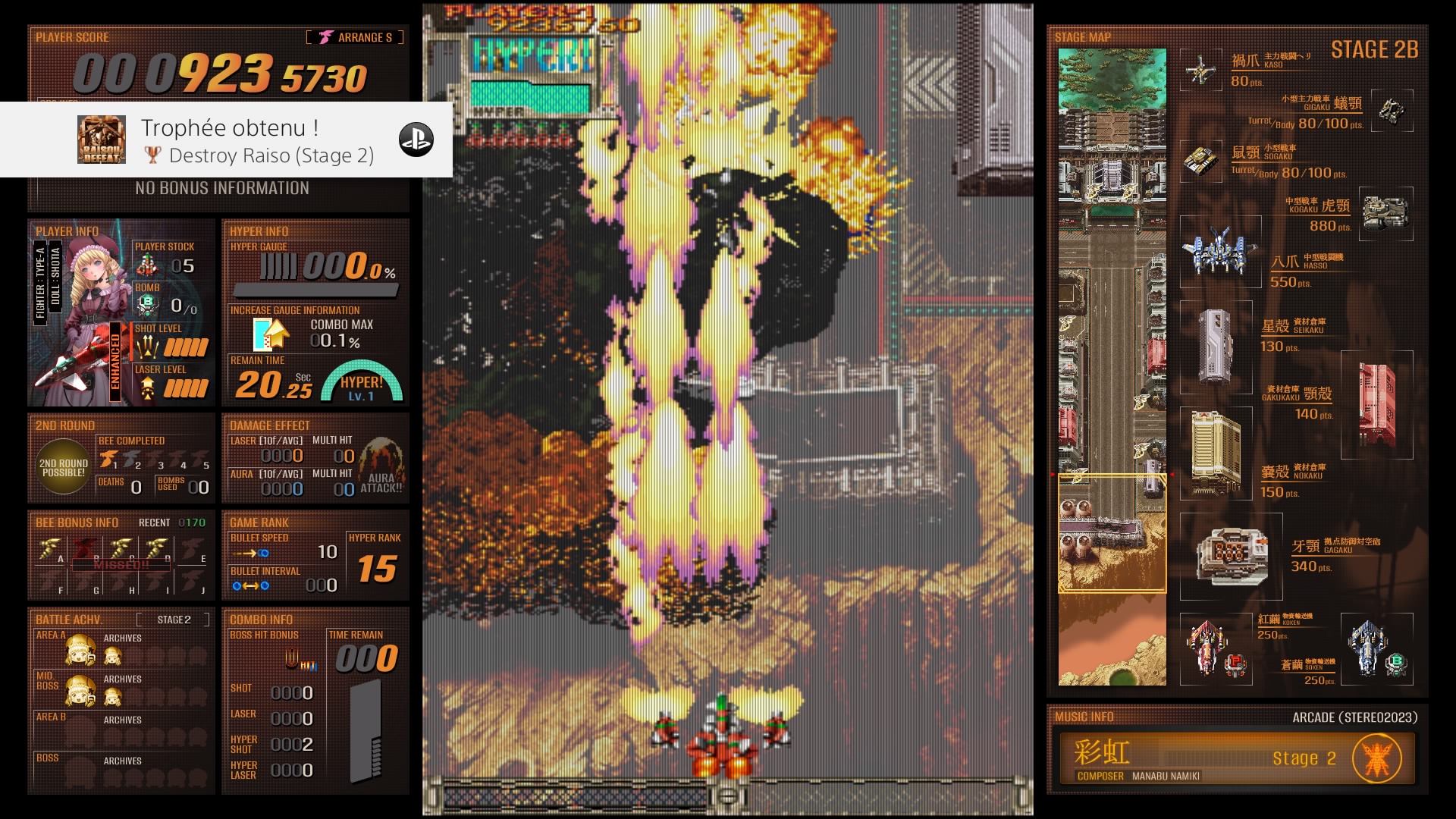Click the Arrange S mode label
This screenshot has height=819, width=1456.
[356, 37]
